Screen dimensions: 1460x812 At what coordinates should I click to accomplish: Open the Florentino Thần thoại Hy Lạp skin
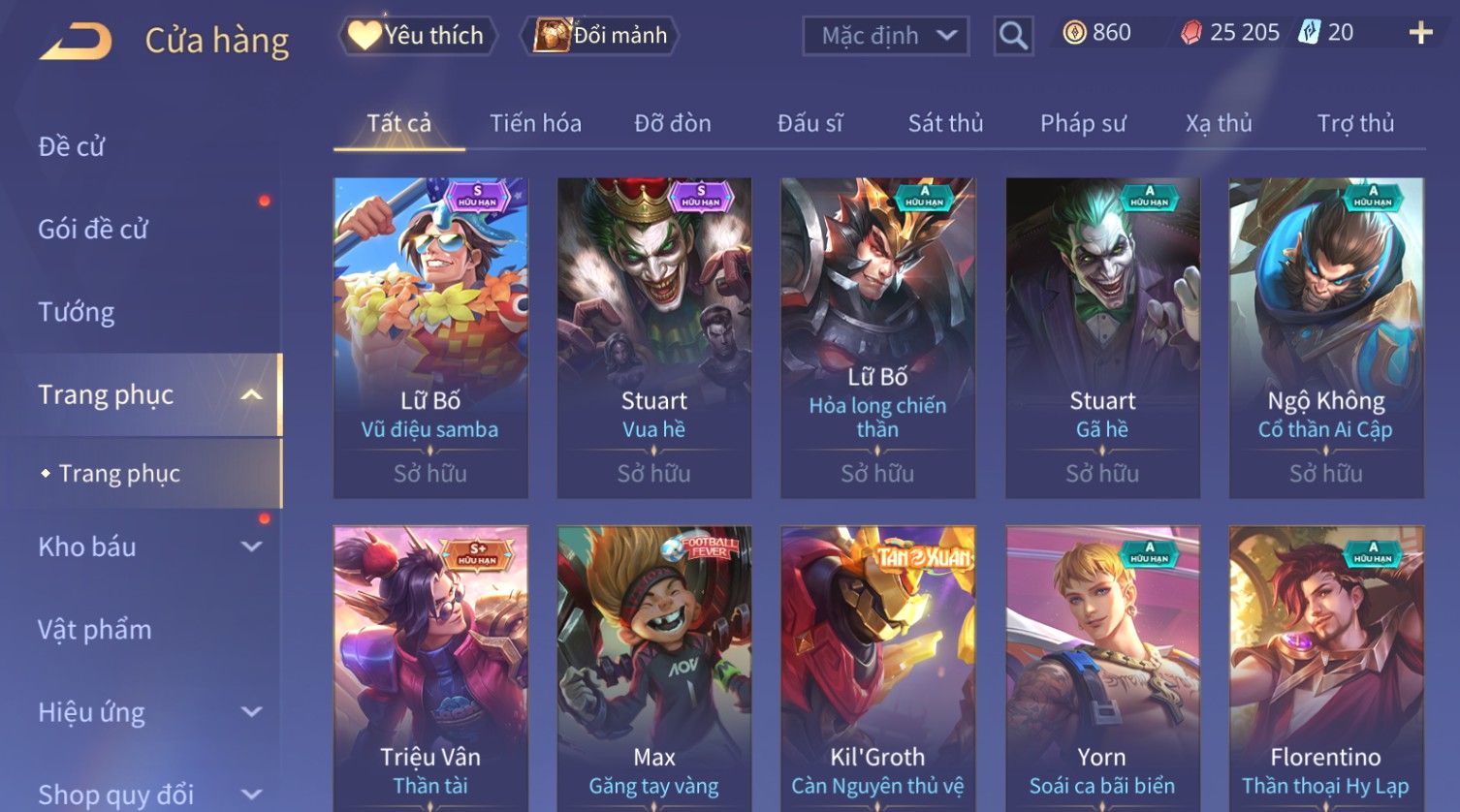pos(1325,669)
